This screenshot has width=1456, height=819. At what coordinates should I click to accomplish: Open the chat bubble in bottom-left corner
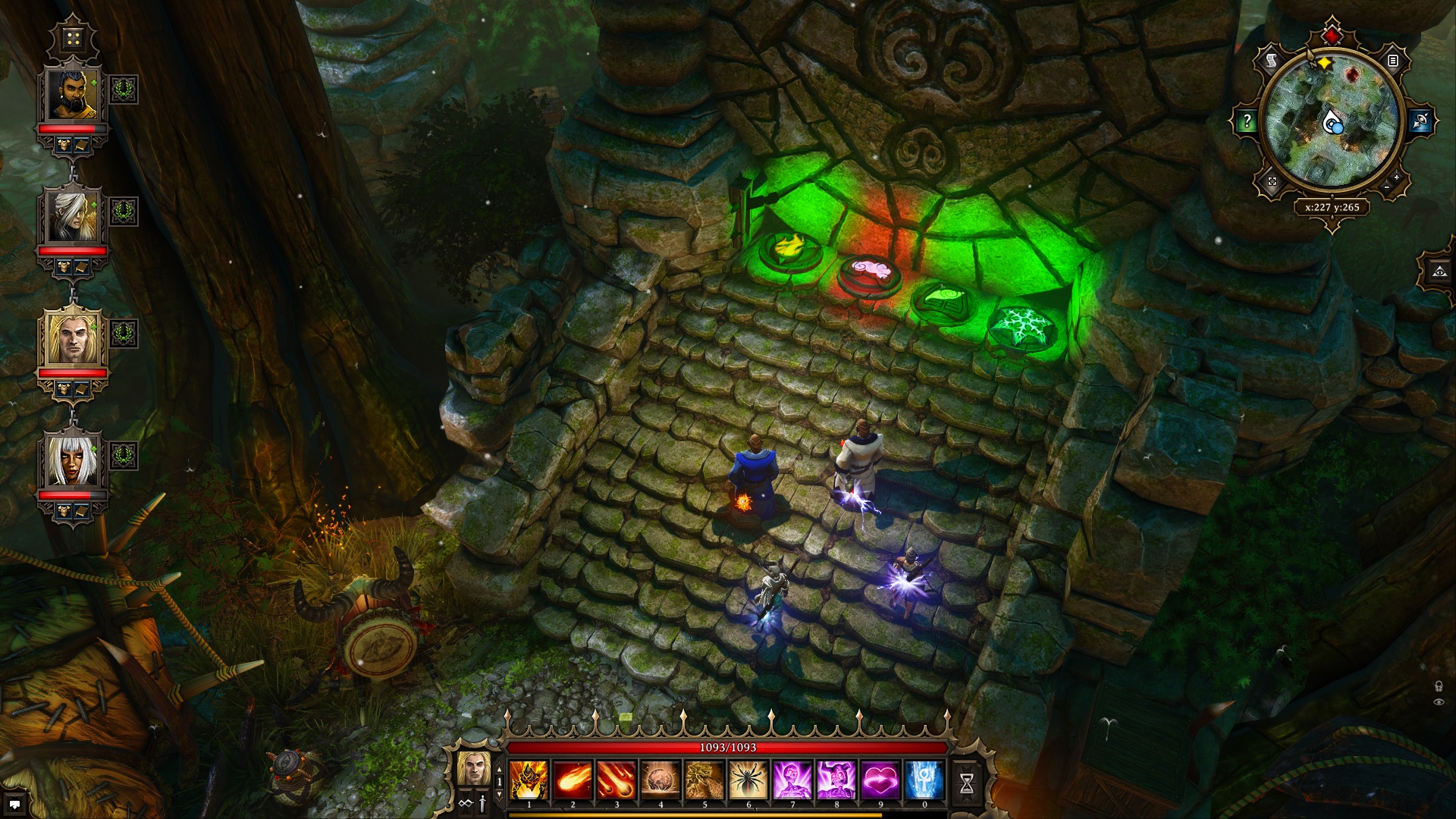pyautogui.click(x=14, y=805)
